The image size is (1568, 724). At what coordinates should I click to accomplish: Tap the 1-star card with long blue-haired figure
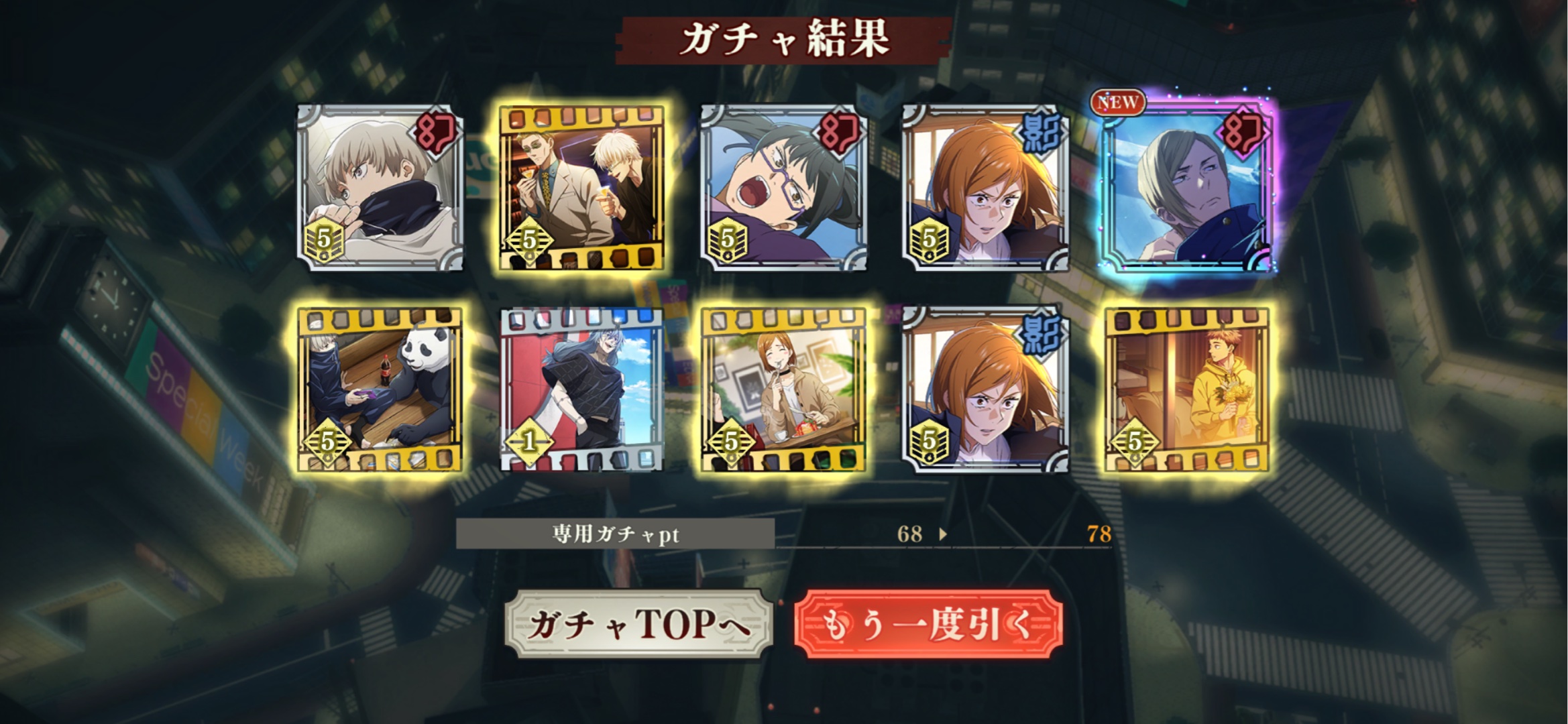click(x=582, y=390)
